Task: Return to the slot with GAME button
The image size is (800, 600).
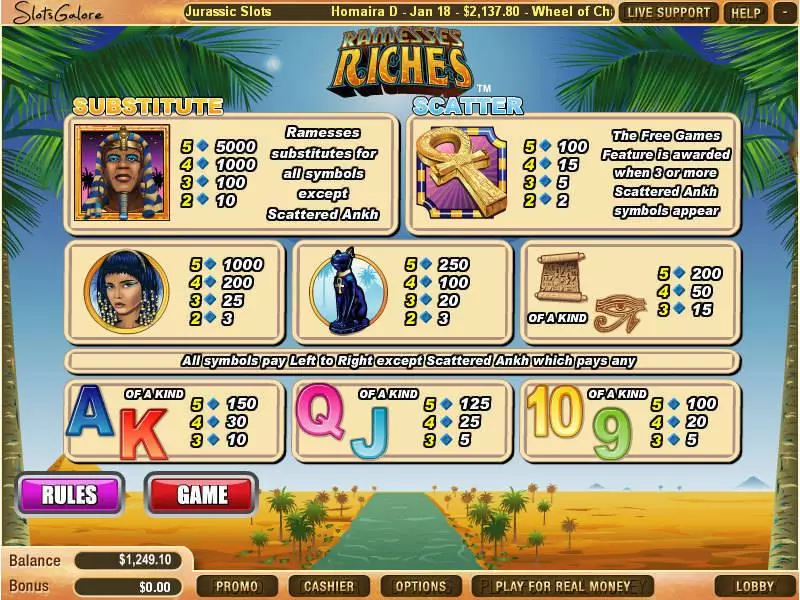Action: point(202,494)
